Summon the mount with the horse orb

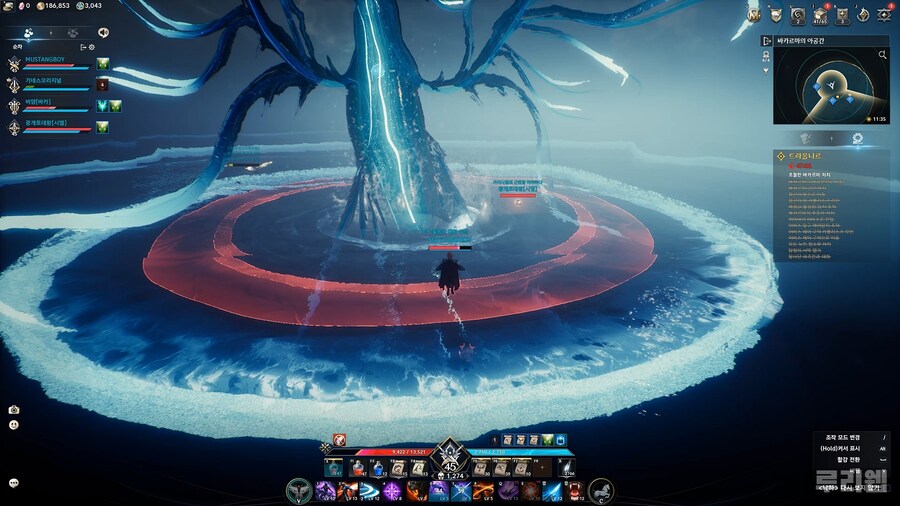pos(601,491)
